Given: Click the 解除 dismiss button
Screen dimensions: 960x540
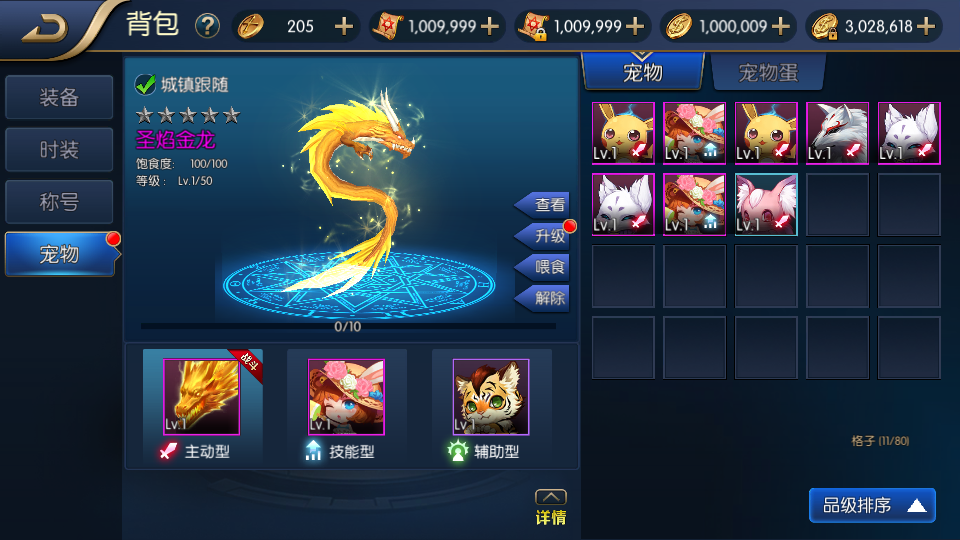Looking at the screenshot, I should coord(545,298).
